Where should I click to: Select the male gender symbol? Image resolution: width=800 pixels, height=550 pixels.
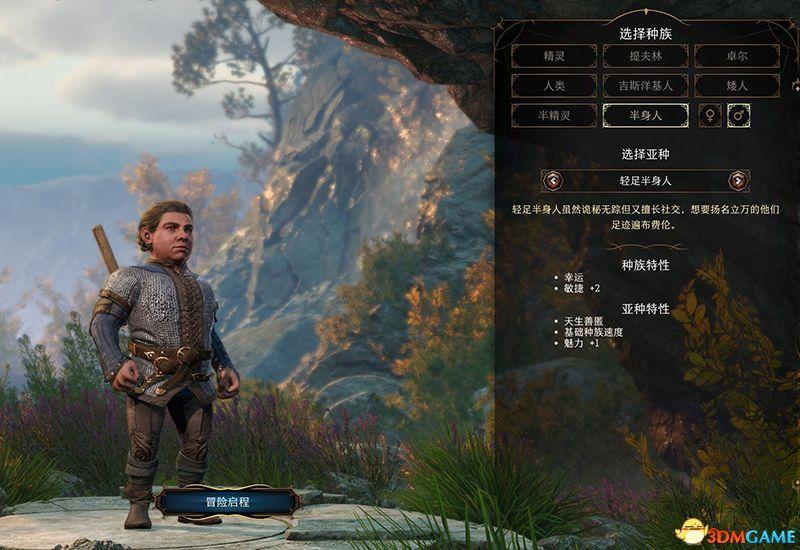tap(740, 116)
